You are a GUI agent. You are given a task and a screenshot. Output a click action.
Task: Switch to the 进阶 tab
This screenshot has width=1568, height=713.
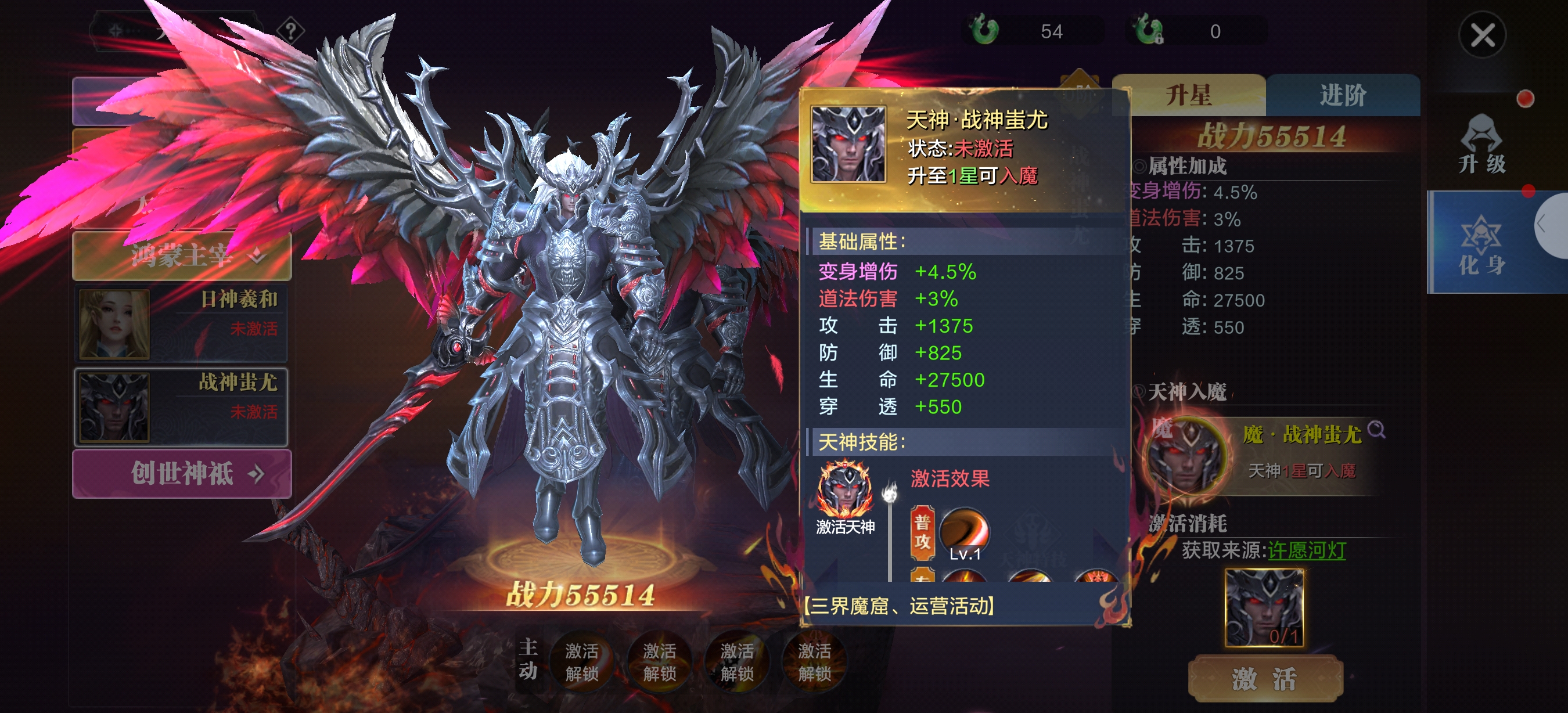click(1343, 96)
